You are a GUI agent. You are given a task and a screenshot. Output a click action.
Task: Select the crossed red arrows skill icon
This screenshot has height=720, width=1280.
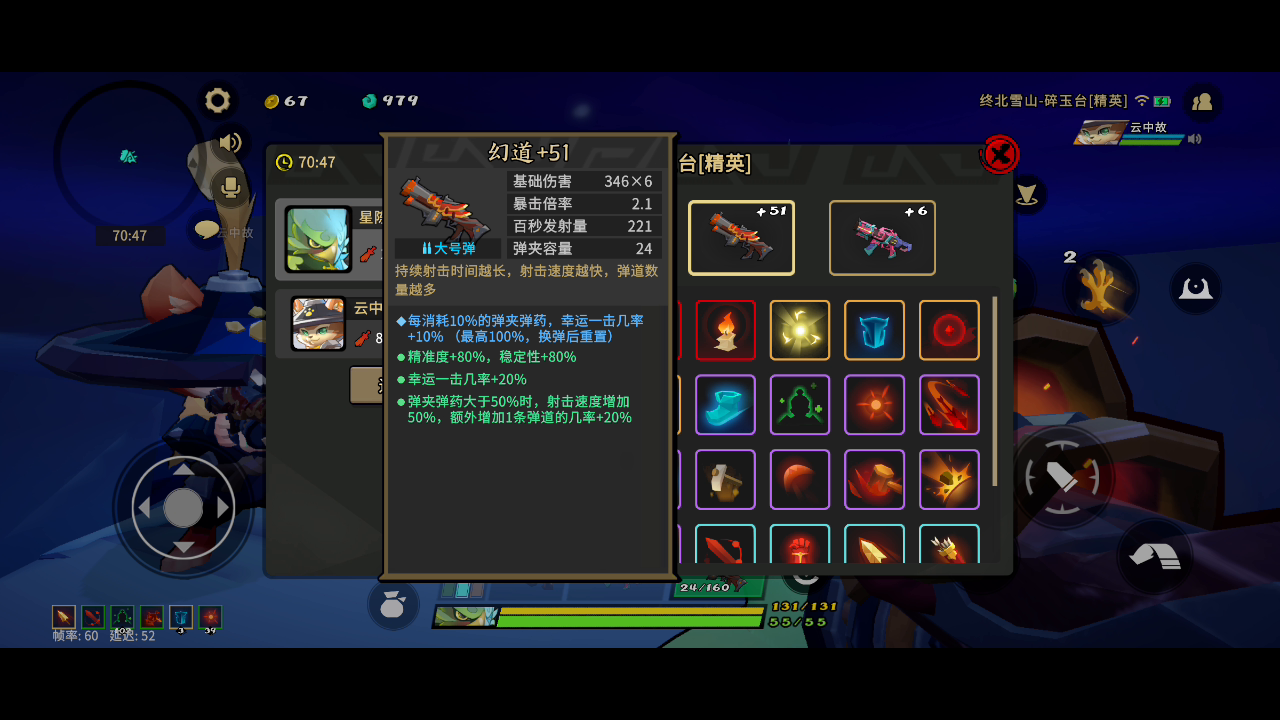pyautogui.click(x=949, y=404)
